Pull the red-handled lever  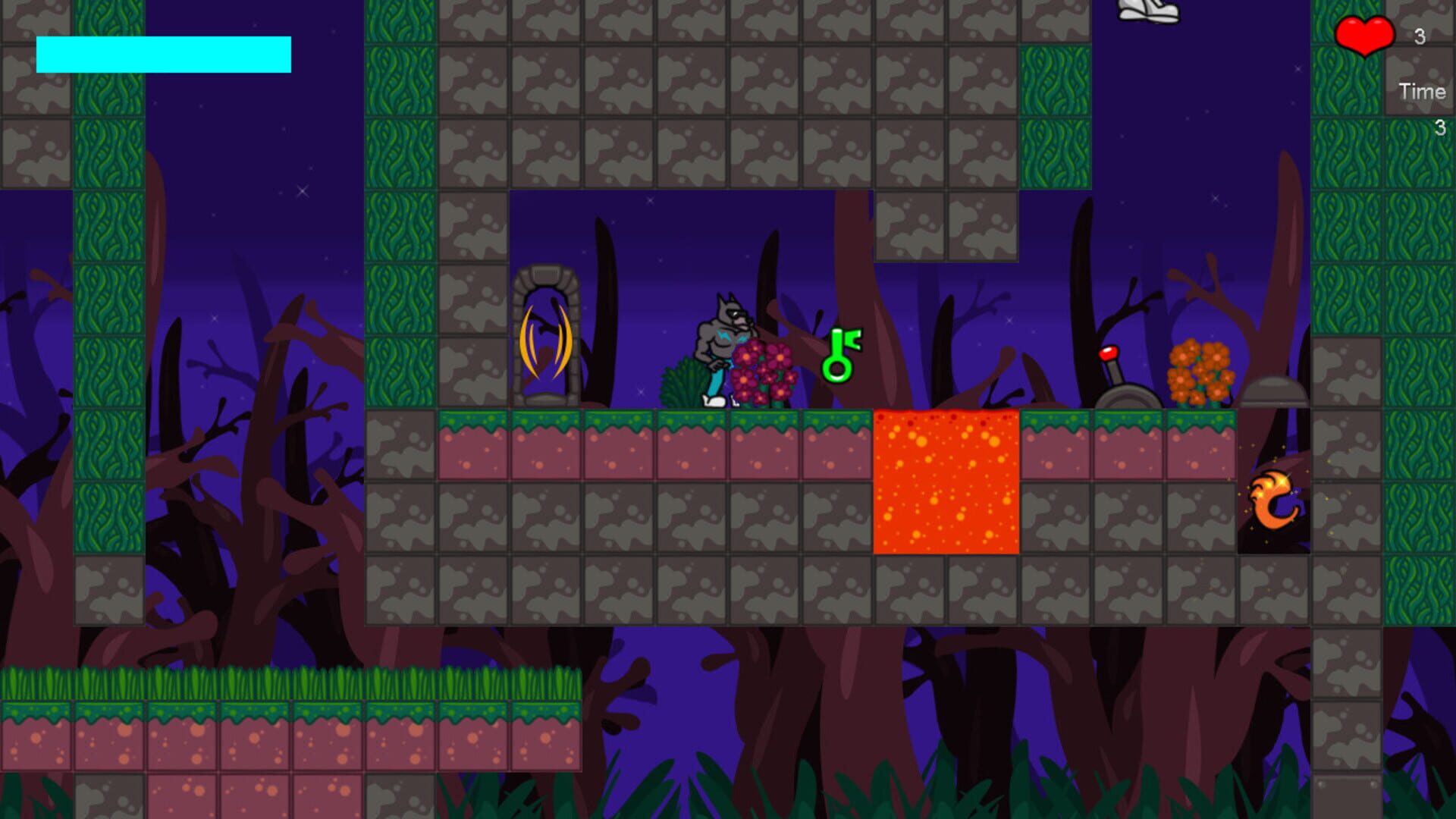pyautogui.click(x=1116, y=372)
